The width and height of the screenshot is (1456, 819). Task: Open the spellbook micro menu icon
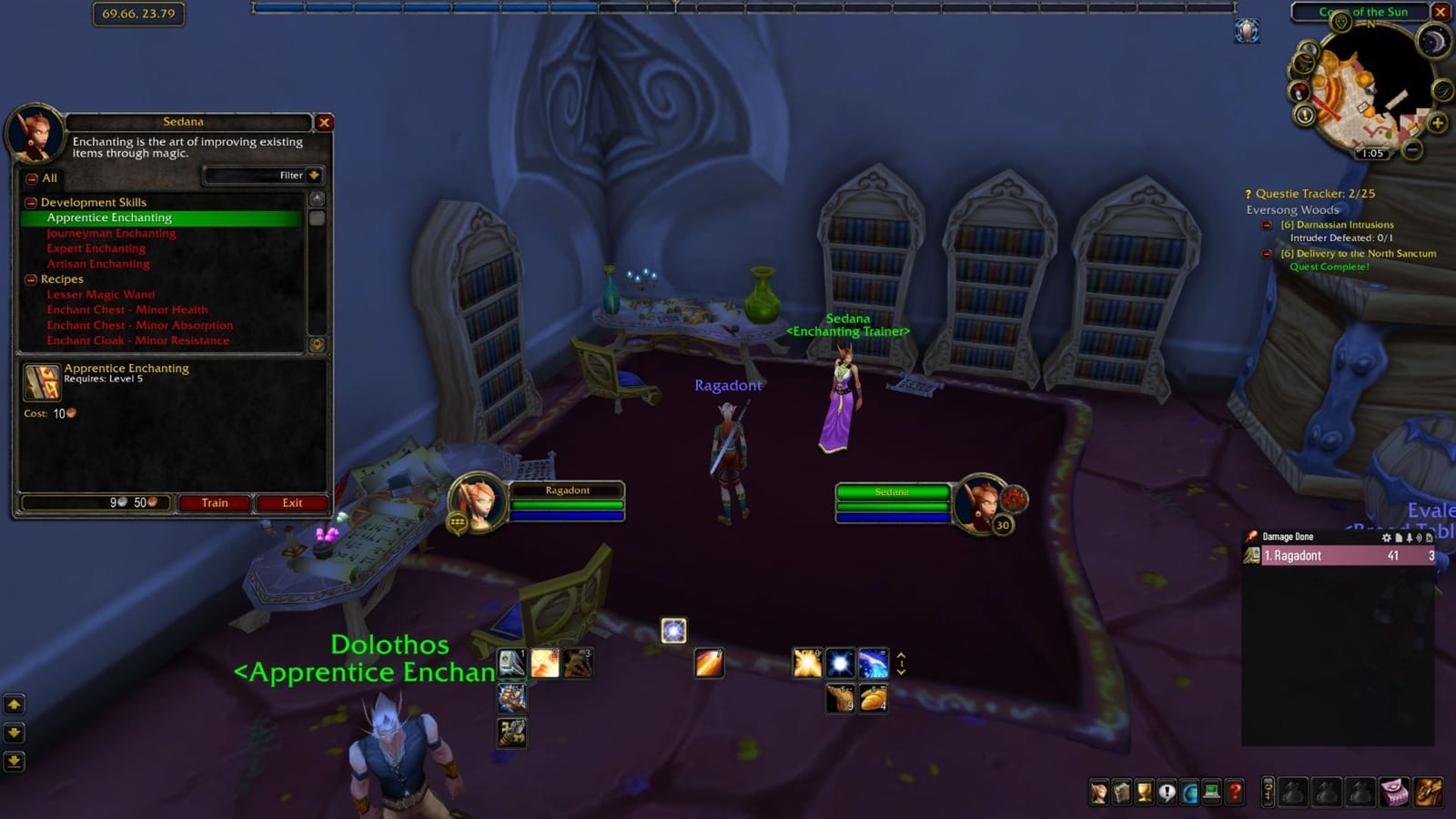[x=1121, y=792]
